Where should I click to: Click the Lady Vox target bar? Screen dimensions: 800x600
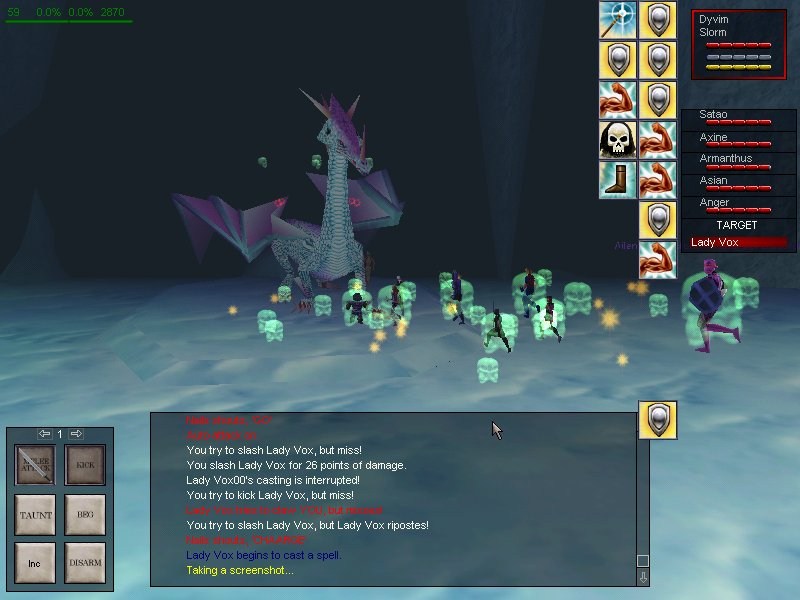pos(738,243)
